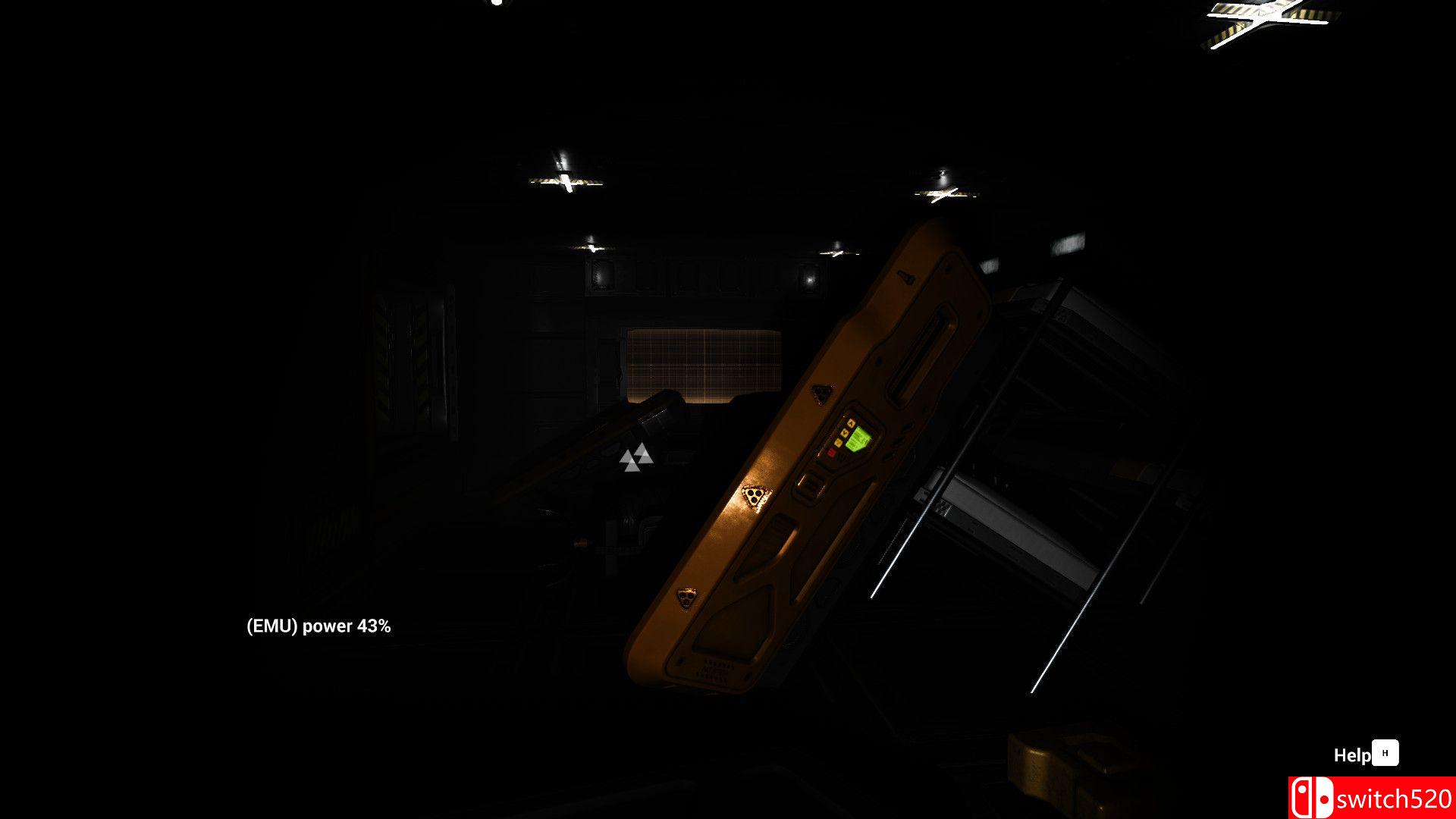
Task: Click the (EMU) power 43% indicator
Action: click(318, 627)
